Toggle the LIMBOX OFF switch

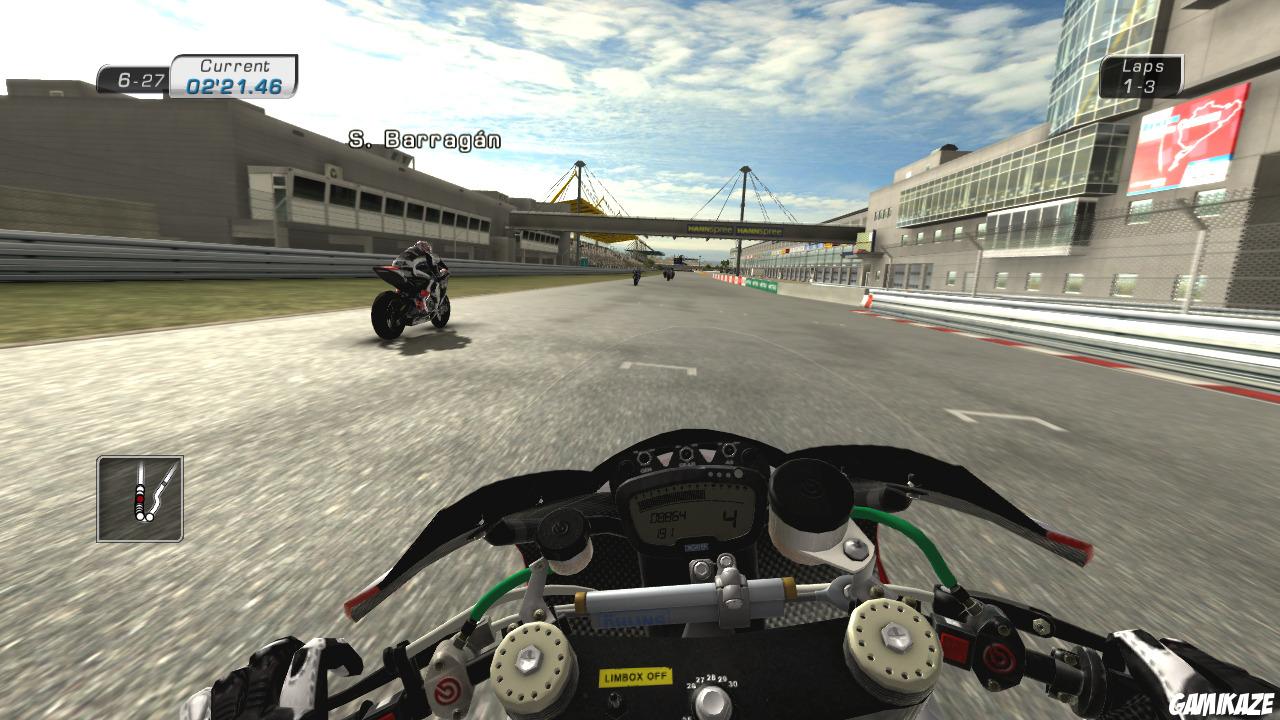tap(636, 676)
